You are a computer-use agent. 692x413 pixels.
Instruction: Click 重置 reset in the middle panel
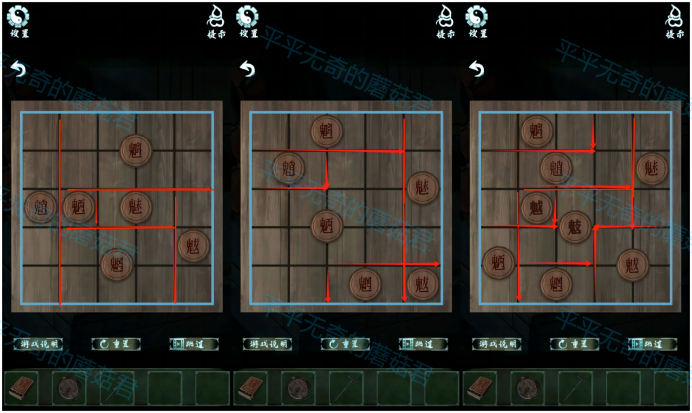pos(344,343)
